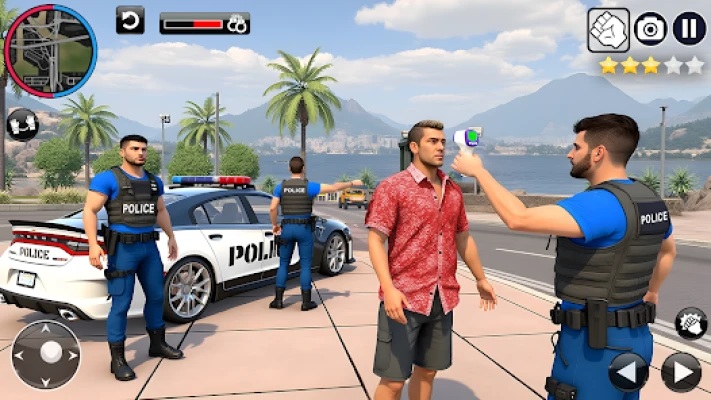Switch view with the camera button
711x400 pixels.
[x=650, y=28]
